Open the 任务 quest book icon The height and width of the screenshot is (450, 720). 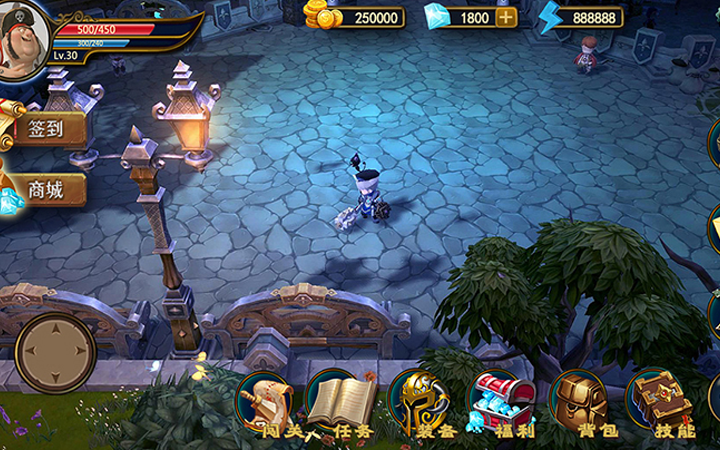coord(340,402)
